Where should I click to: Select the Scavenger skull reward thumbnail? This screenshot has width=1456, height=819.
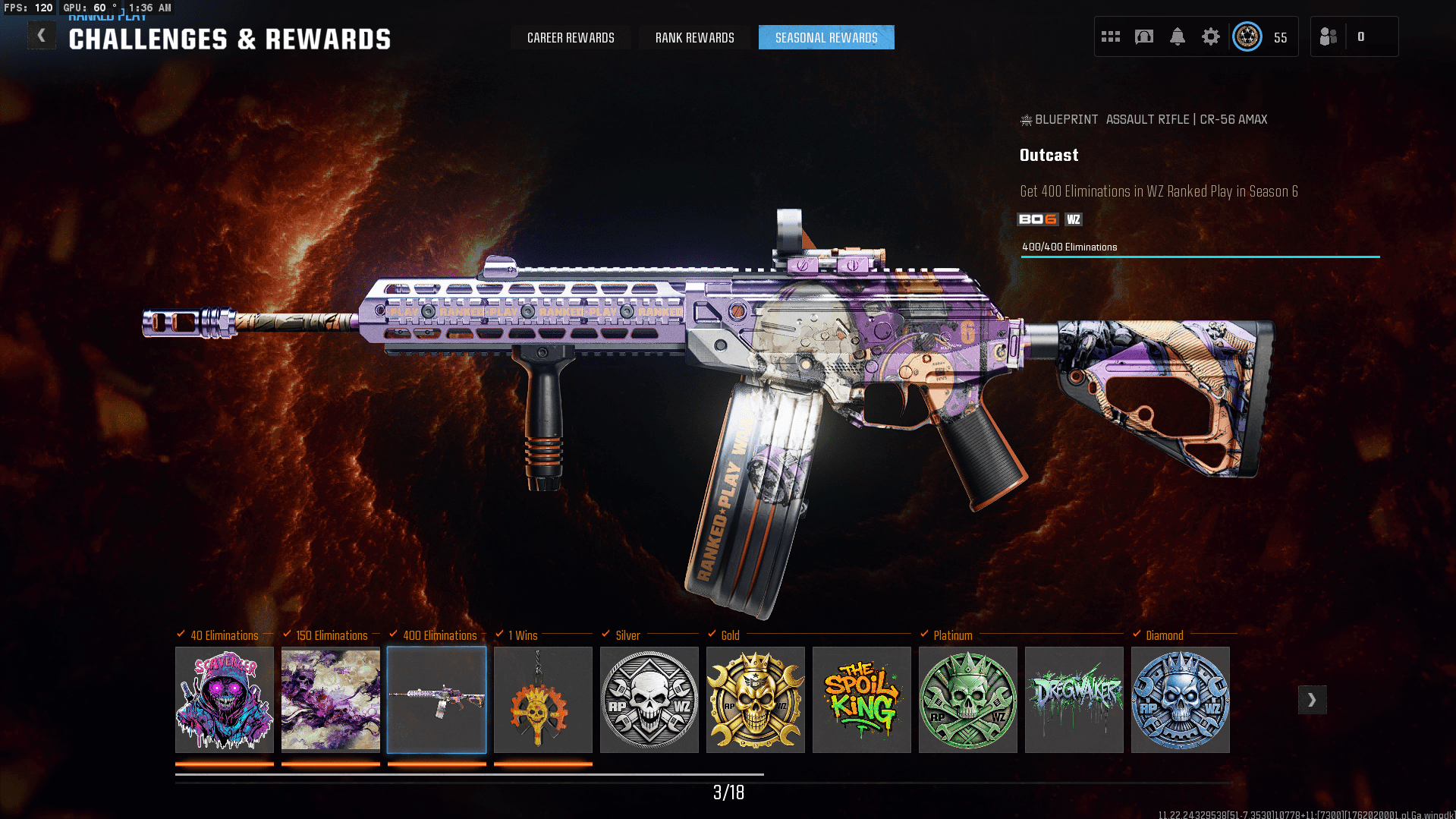point(225,700)
